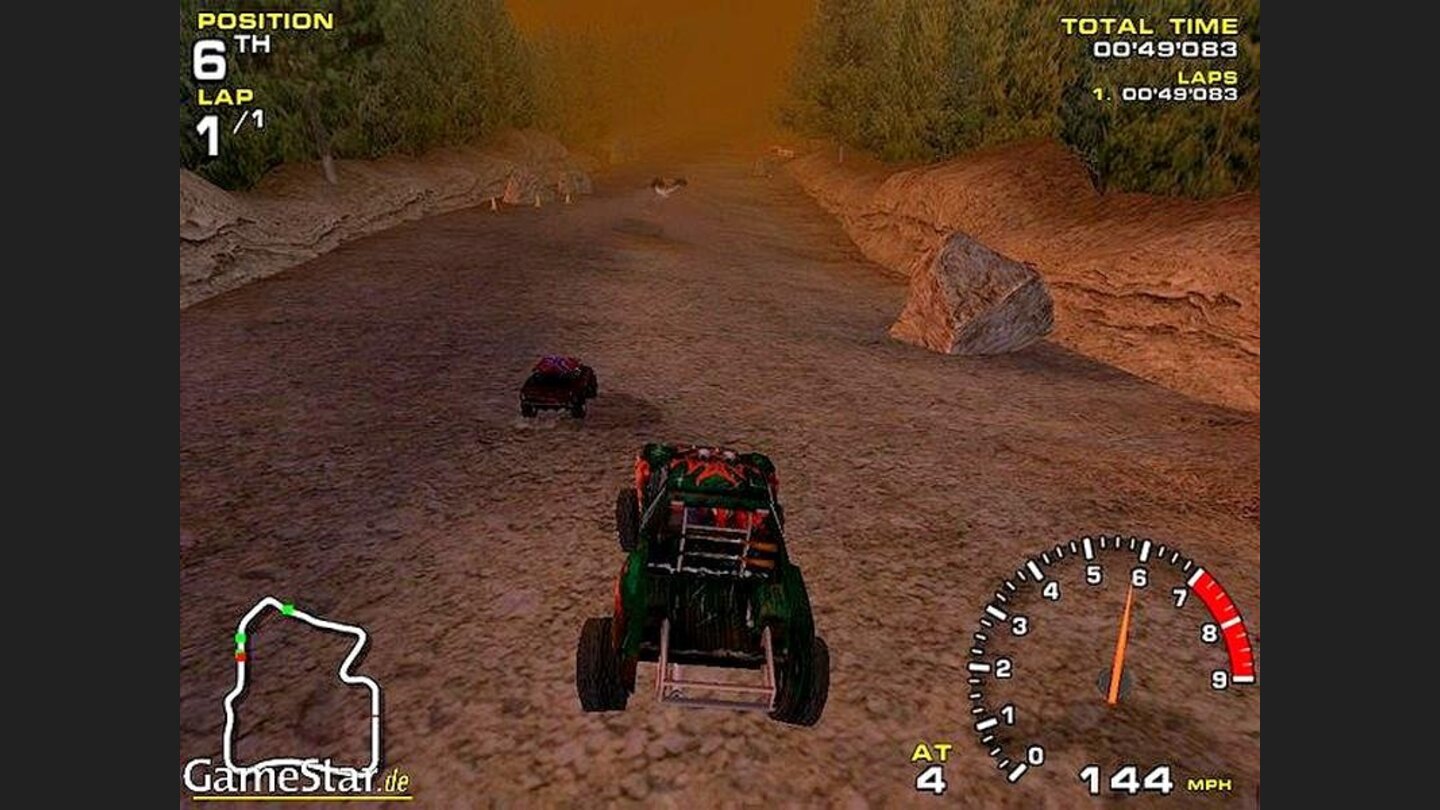Image resolution: width=1440 pixels, height=810 pixels.
Task: Select the green checkpoint dot on minimap
Action: coord(240,638)
